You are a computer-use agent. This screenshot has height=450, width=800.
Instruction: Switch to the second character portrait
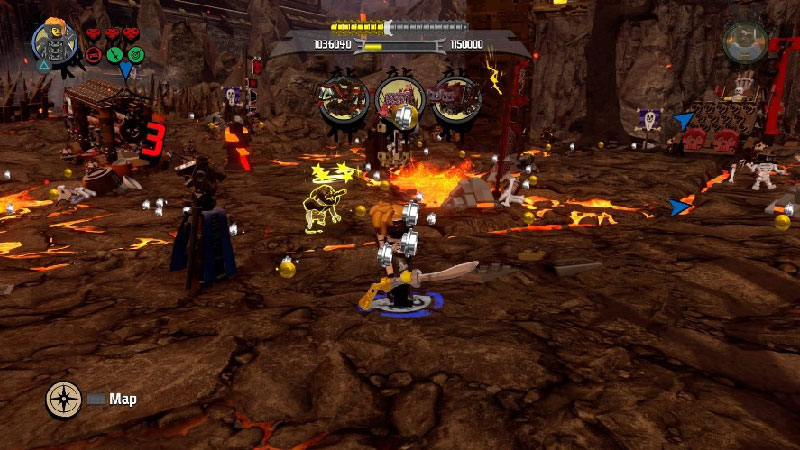point(745,40)
